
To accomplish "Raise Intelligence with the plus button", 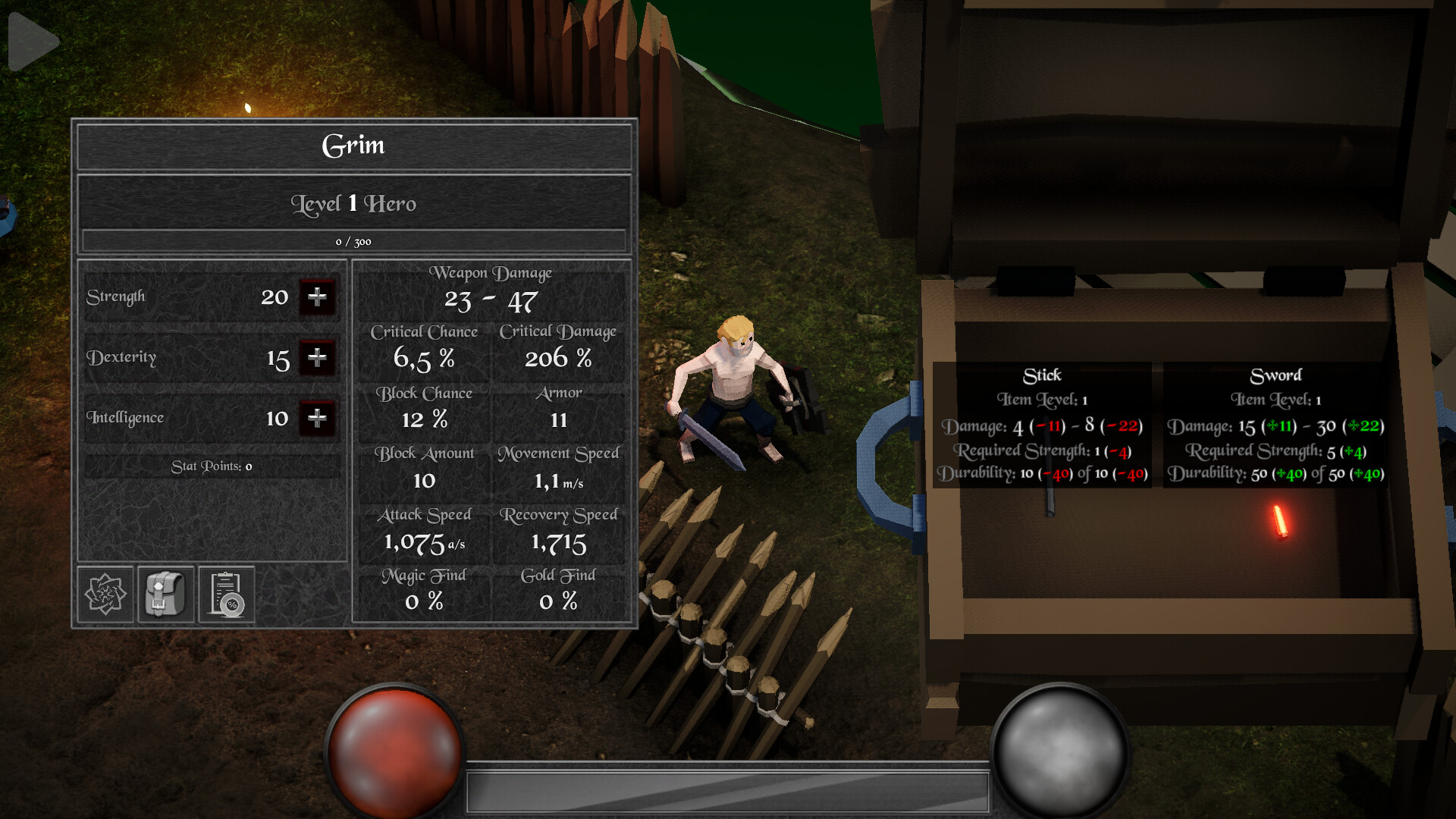I will pos(318,419).
